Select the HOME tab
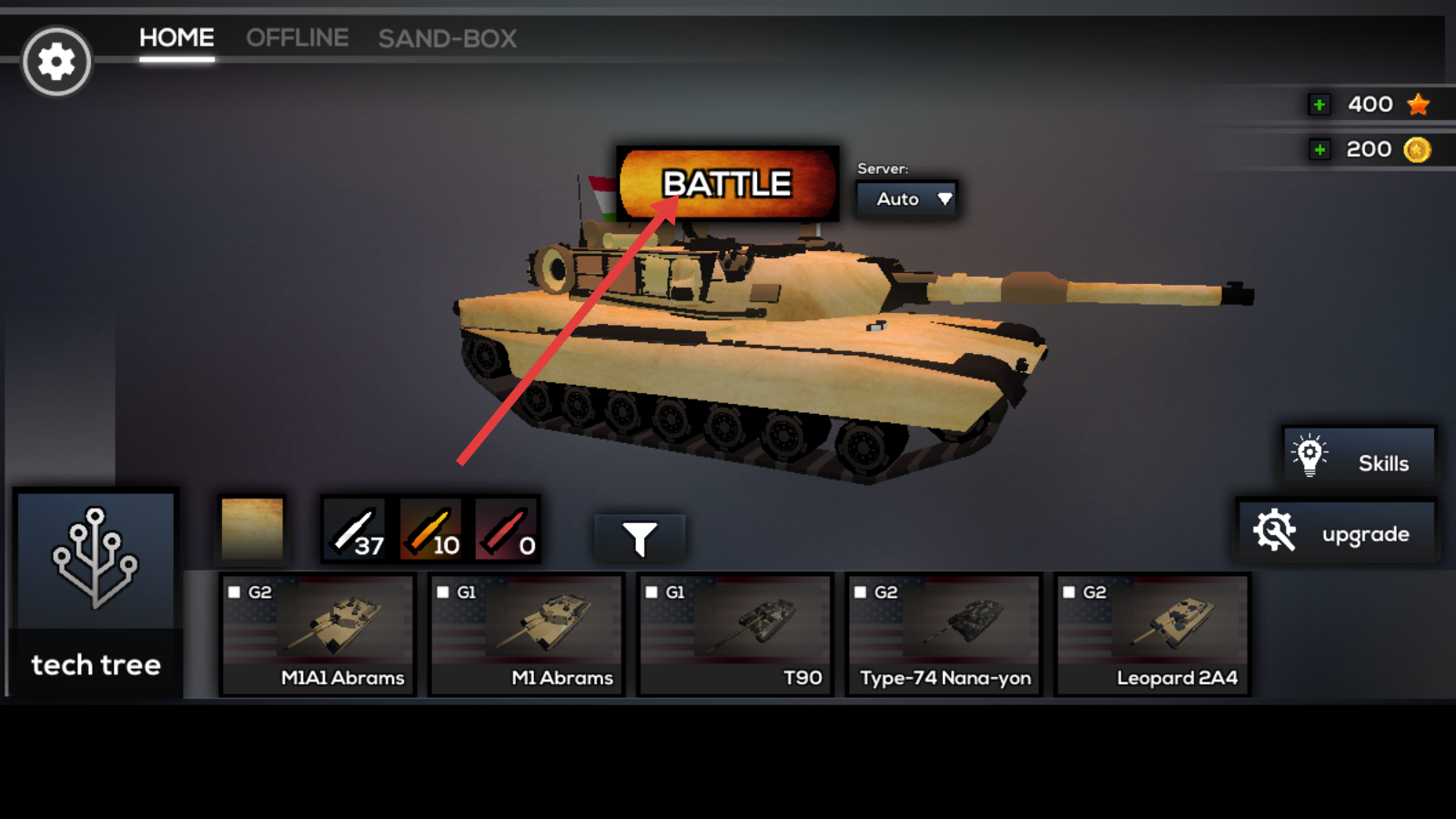Image resolution: width=1456 pixels, height=819 pixels. (177, 38)
